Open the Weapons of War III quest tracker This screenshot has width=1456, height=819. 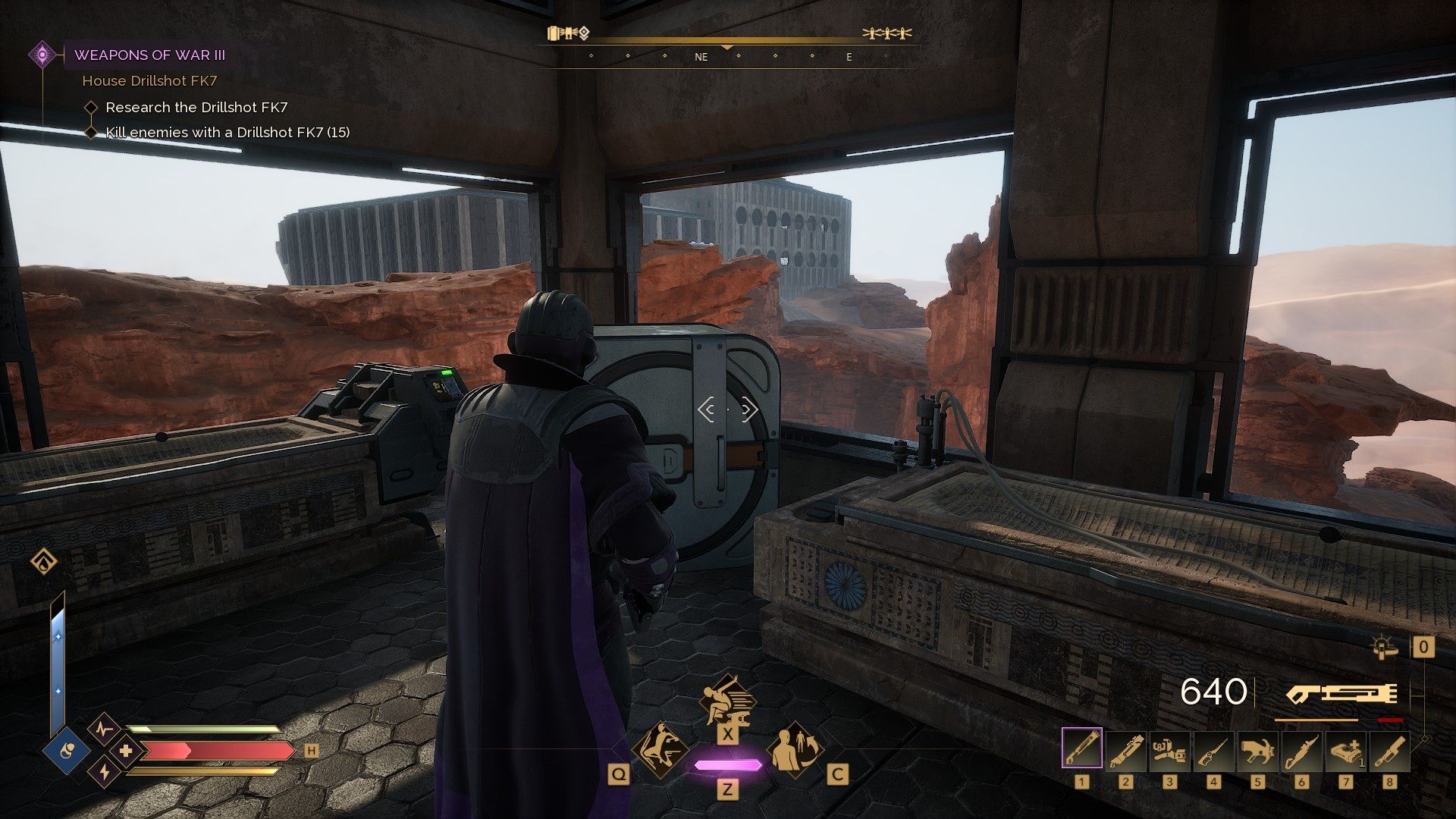click(149, 55)
